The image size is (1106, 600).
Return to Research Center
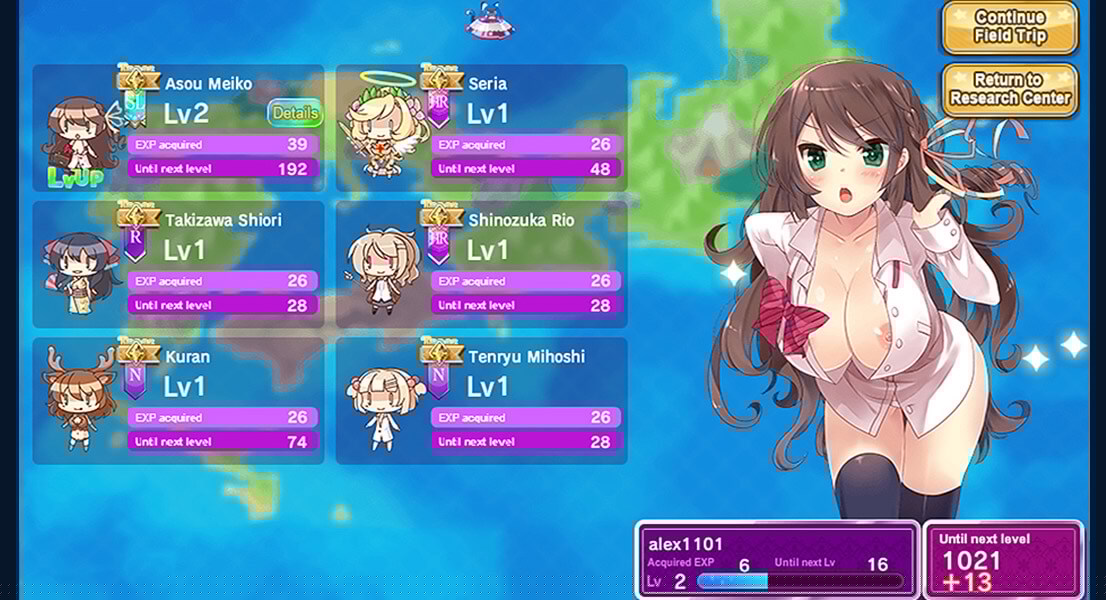[x=1009, y=89]
